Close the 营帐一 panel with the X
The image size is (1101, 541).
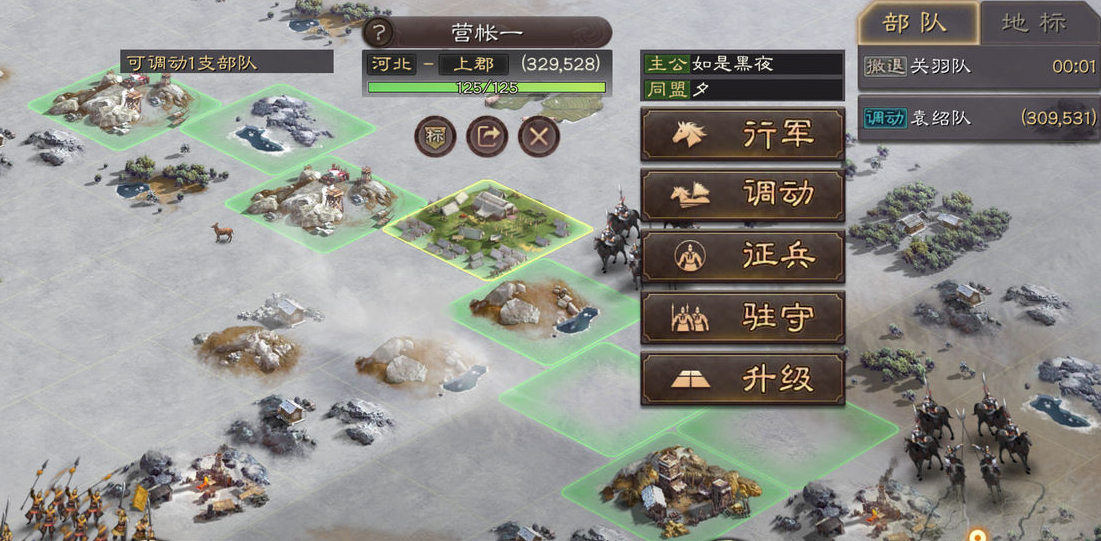pos(539,136)
